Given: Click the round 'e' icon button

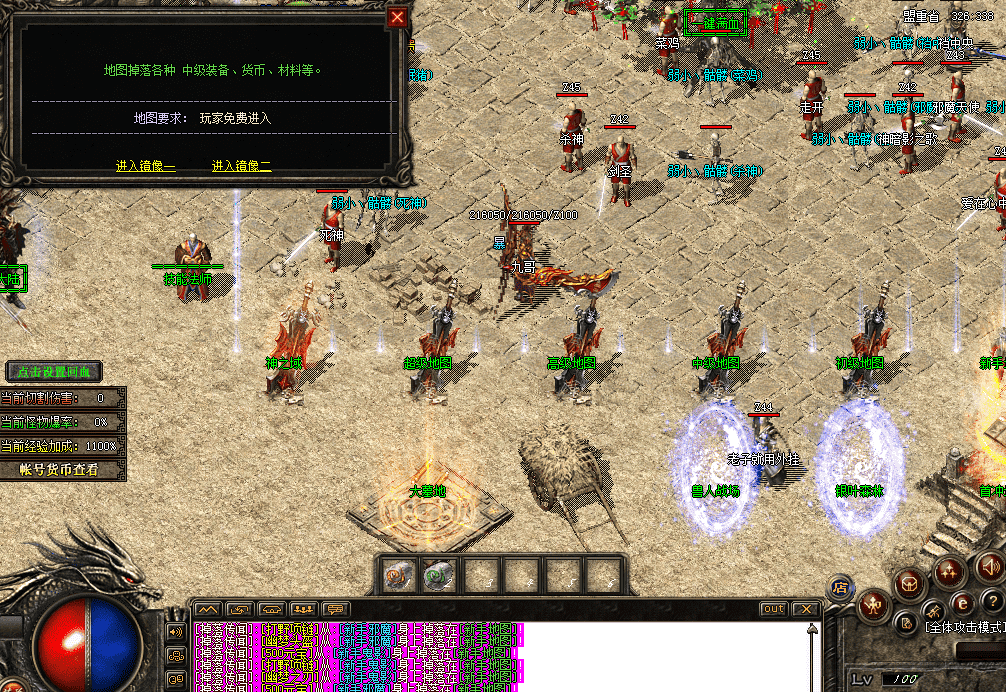Looking at the screenshot, I should pos(963,602).
